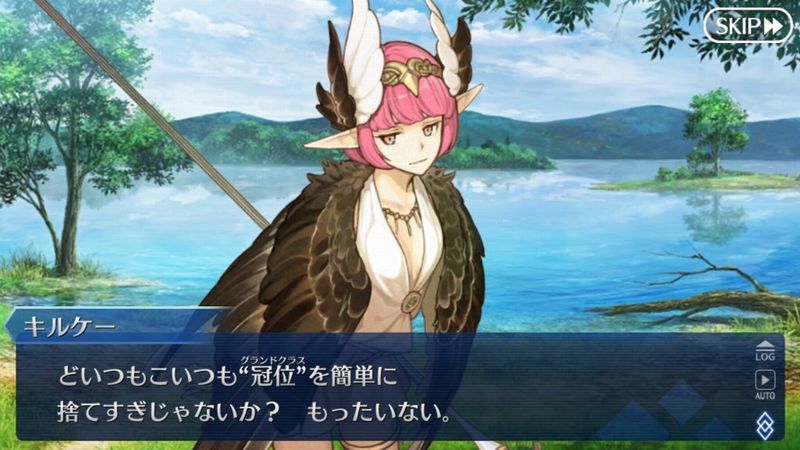Open the dialogue LOG
Viewport: 800px width, 450px height.
pyautogui.click(x=765, y=350)
